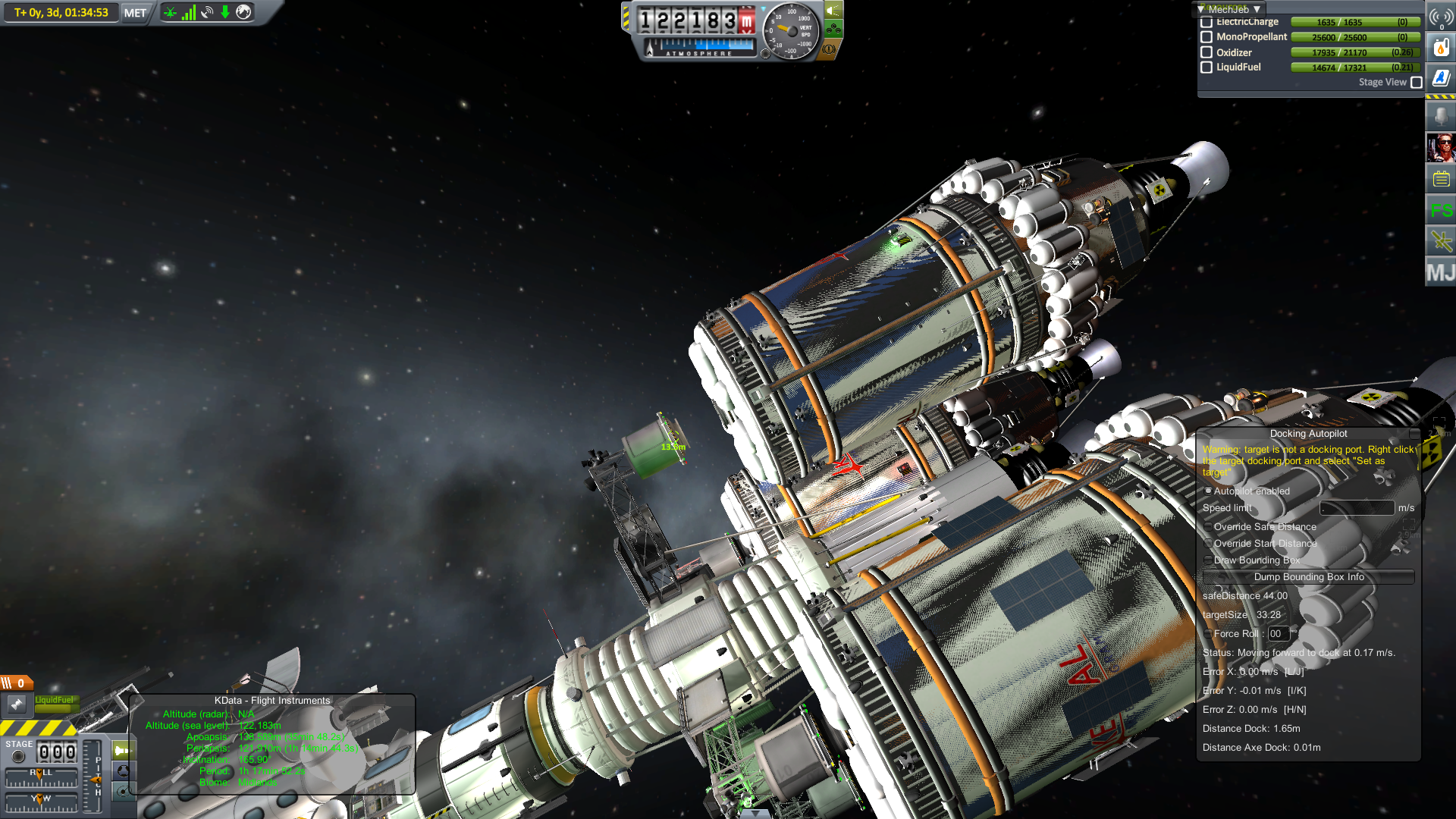Toggle Draw Bounding Box option
Viewport: 1456px width, 819px height.
point(1209,560)
